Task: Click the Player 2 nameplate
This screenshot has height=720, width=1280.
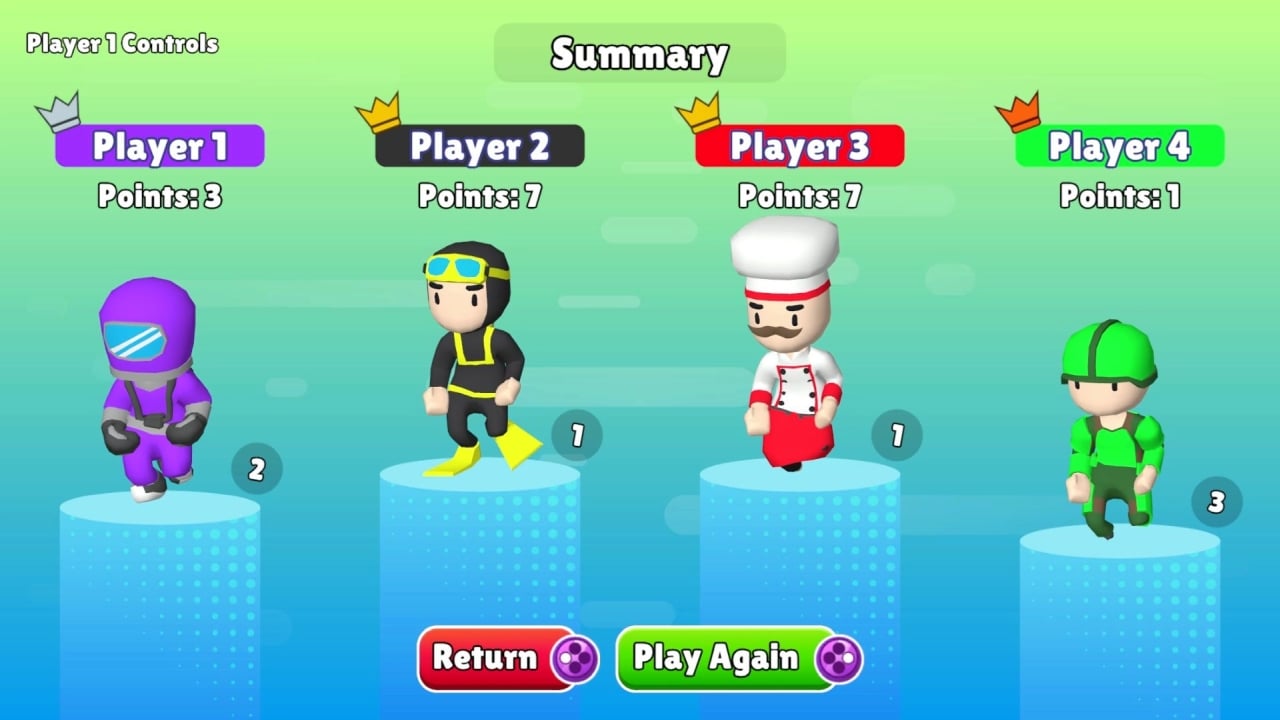Action: coord(480,146)
